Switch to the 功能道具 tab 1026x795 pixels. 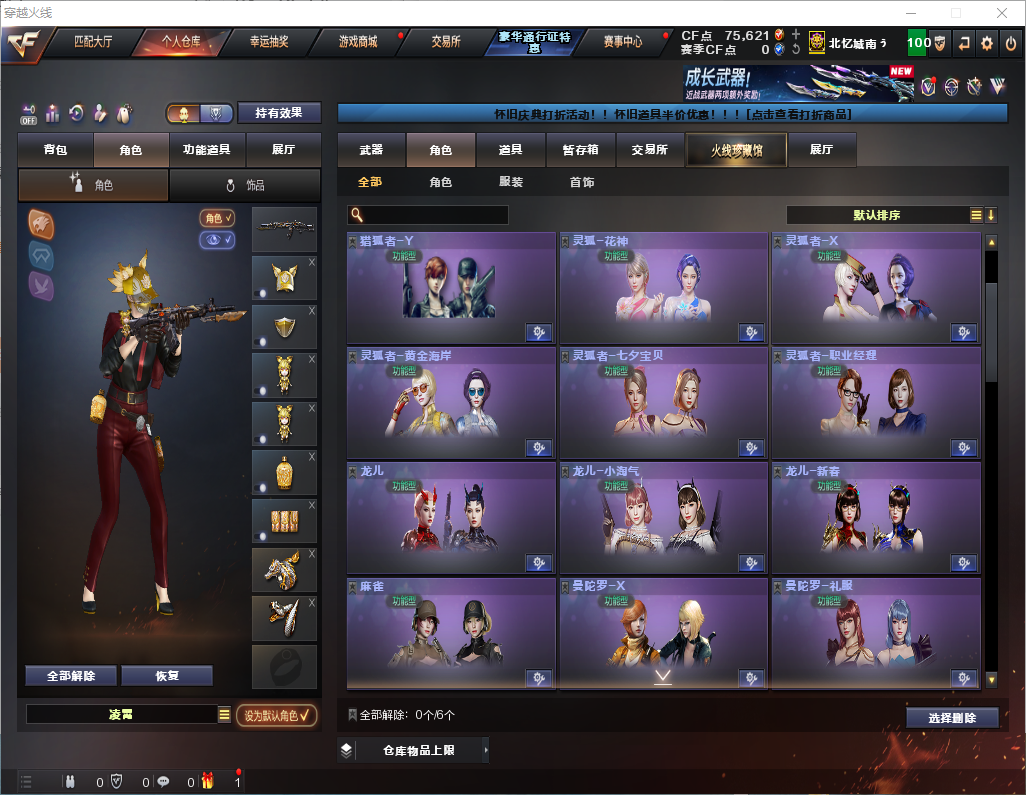coord(207,150)
